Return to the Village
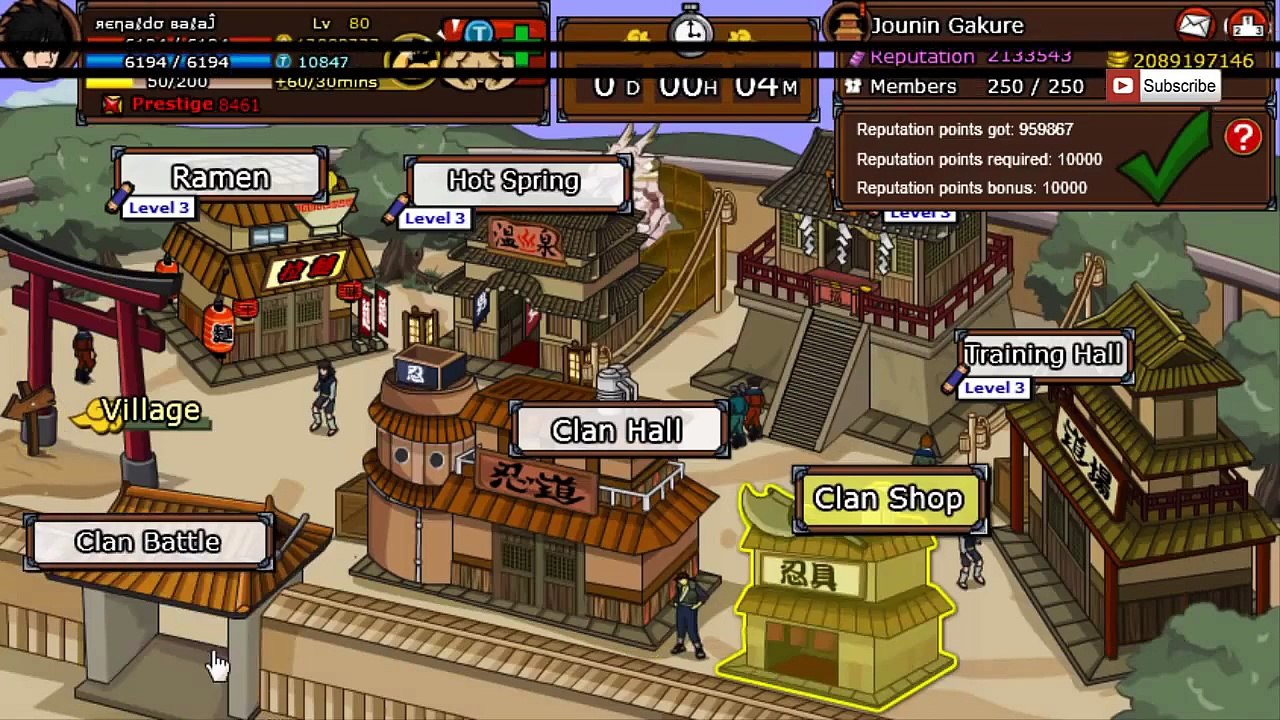Screen dimensions: 1280x720 150,411
